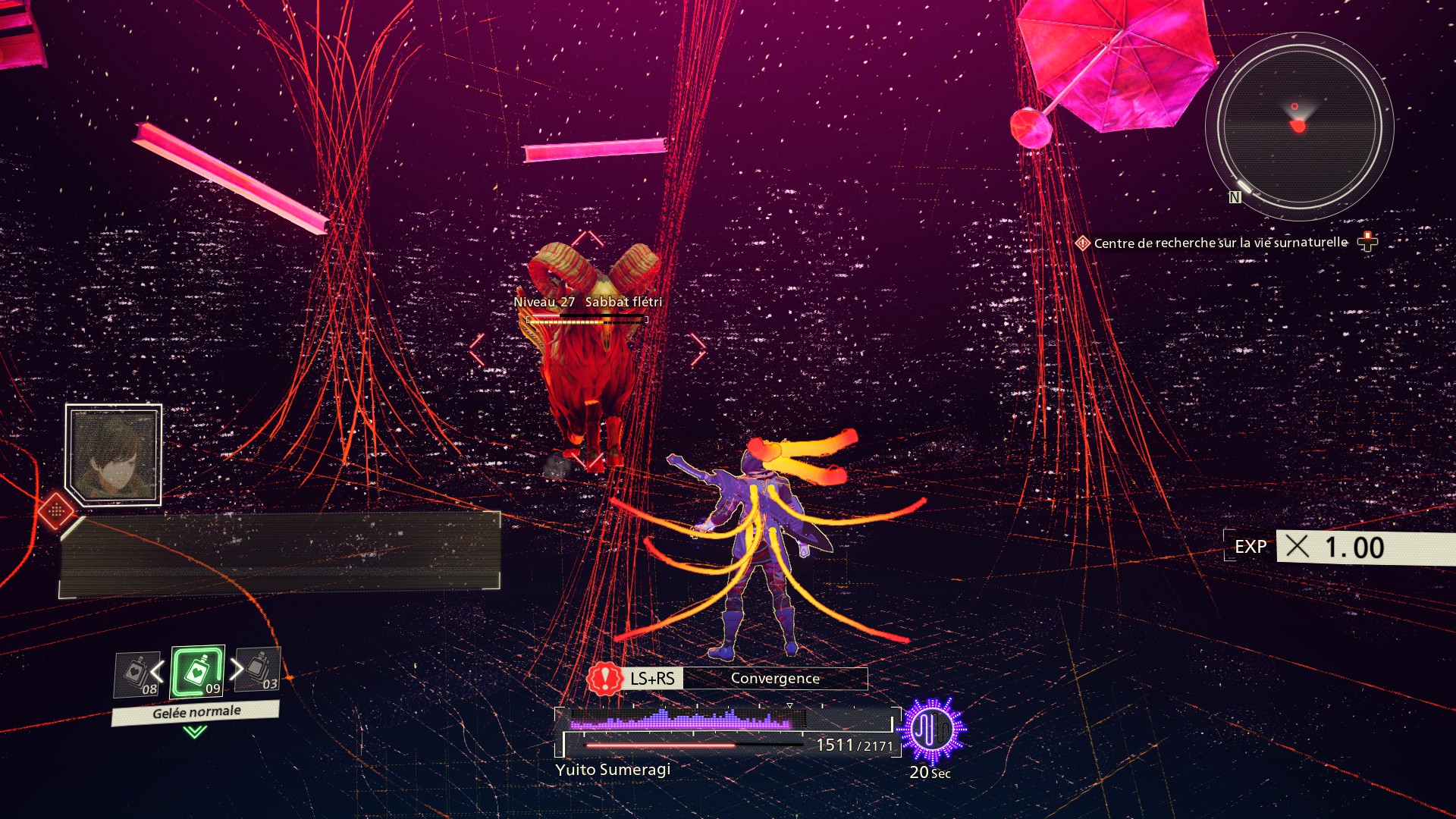Choose the item slot with 03 count
Viewport: 1456px width, 819px height.
click(x=259, y=670)
